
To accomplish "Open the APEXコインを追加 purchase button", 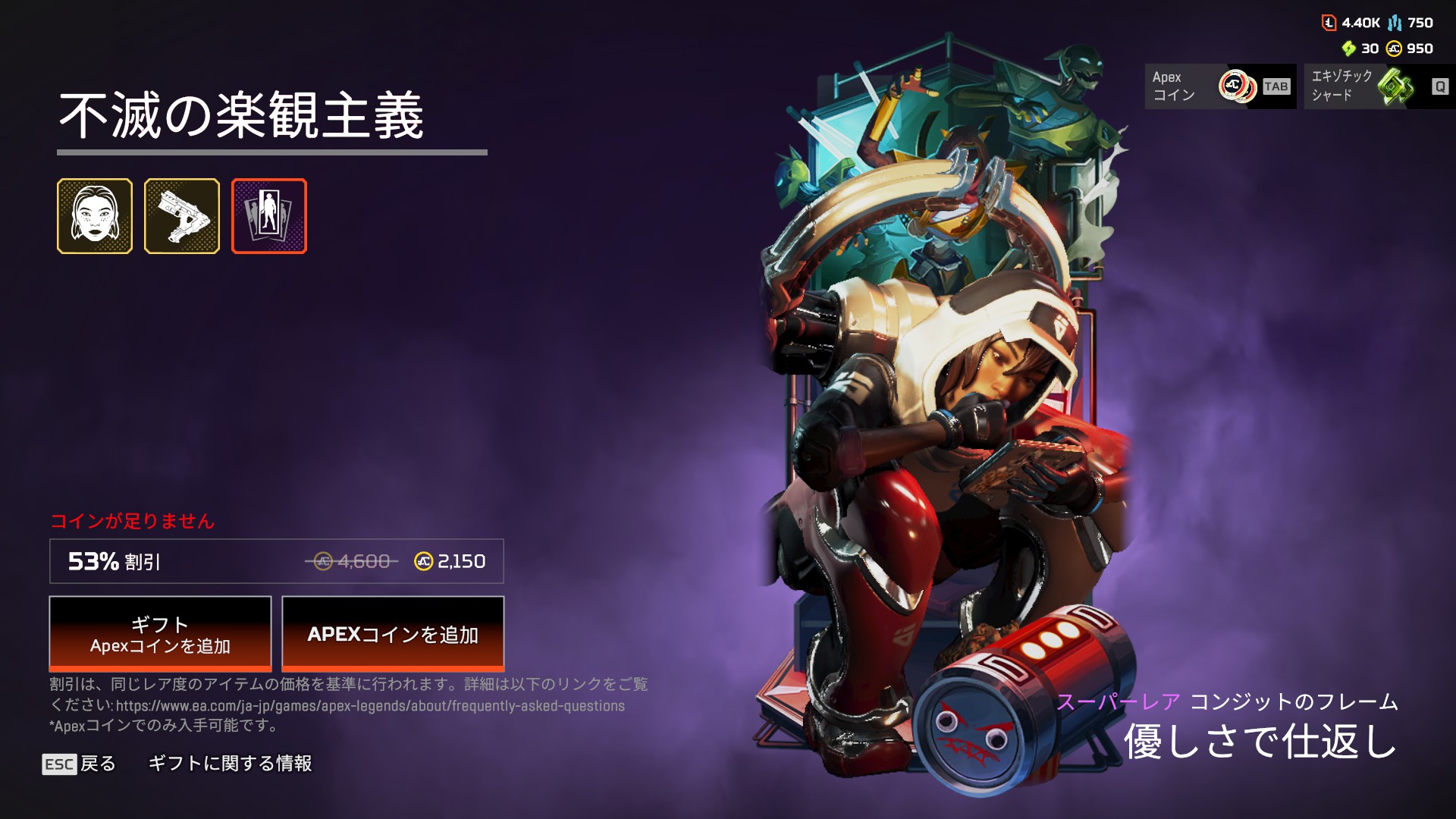I will click(393, 633).
